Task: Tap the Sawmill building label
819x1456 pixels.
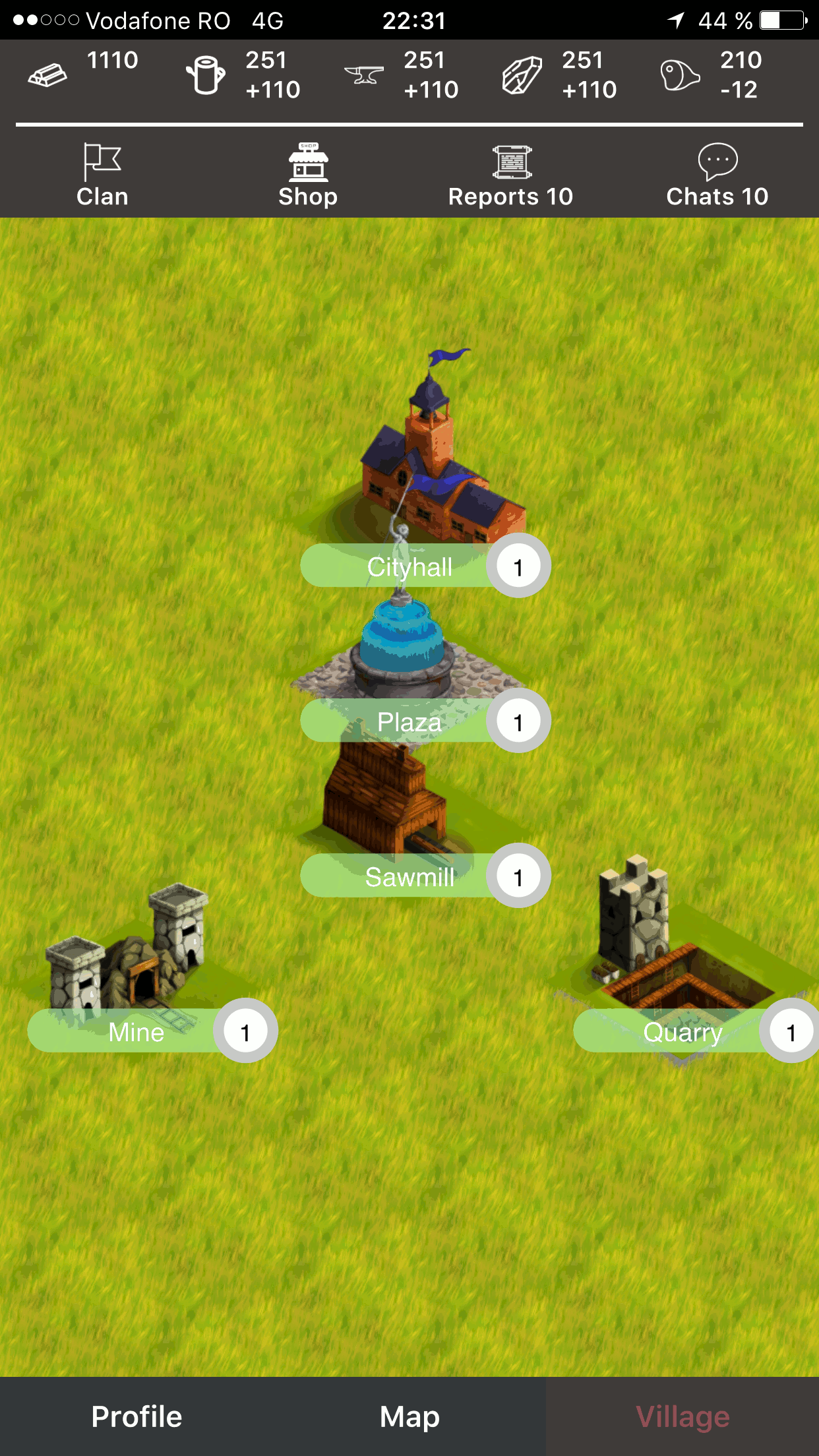Action: point(409,876)
